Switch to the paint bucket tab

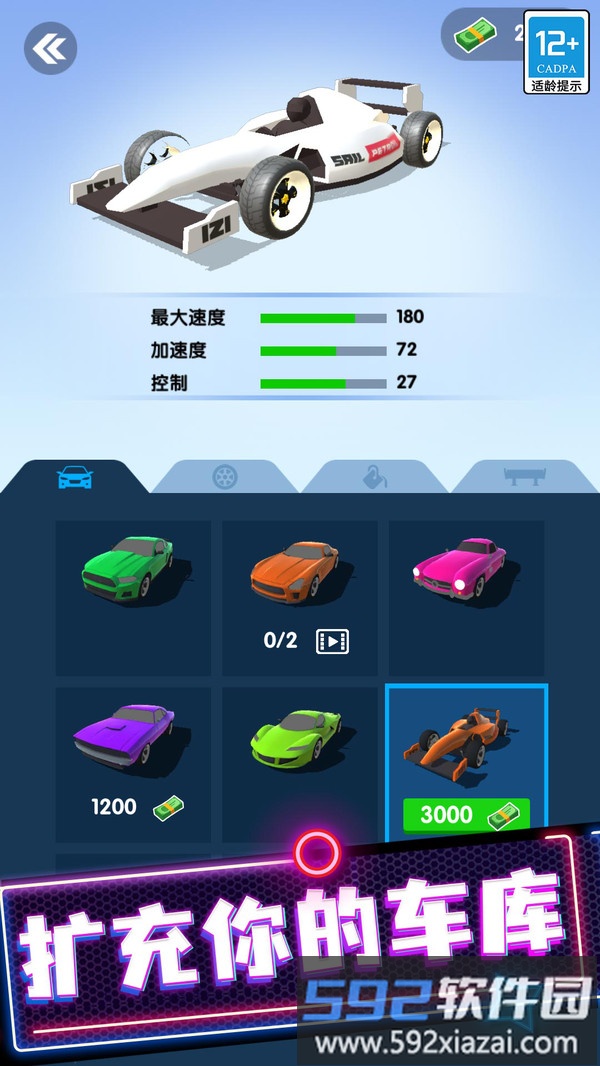pyautogui.click(x=375, y=478)
